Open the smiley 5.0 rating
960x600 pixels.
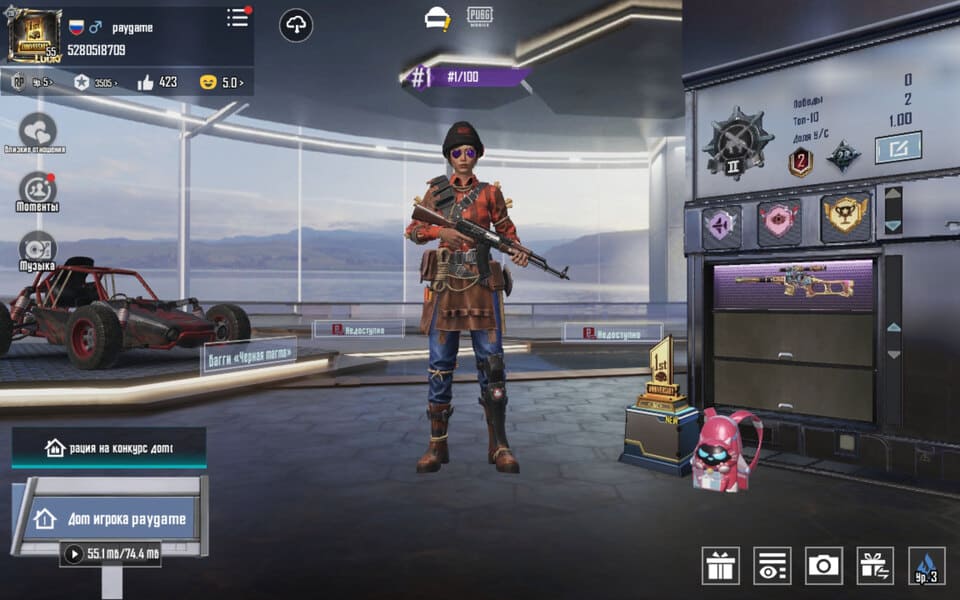click(222, 82)
